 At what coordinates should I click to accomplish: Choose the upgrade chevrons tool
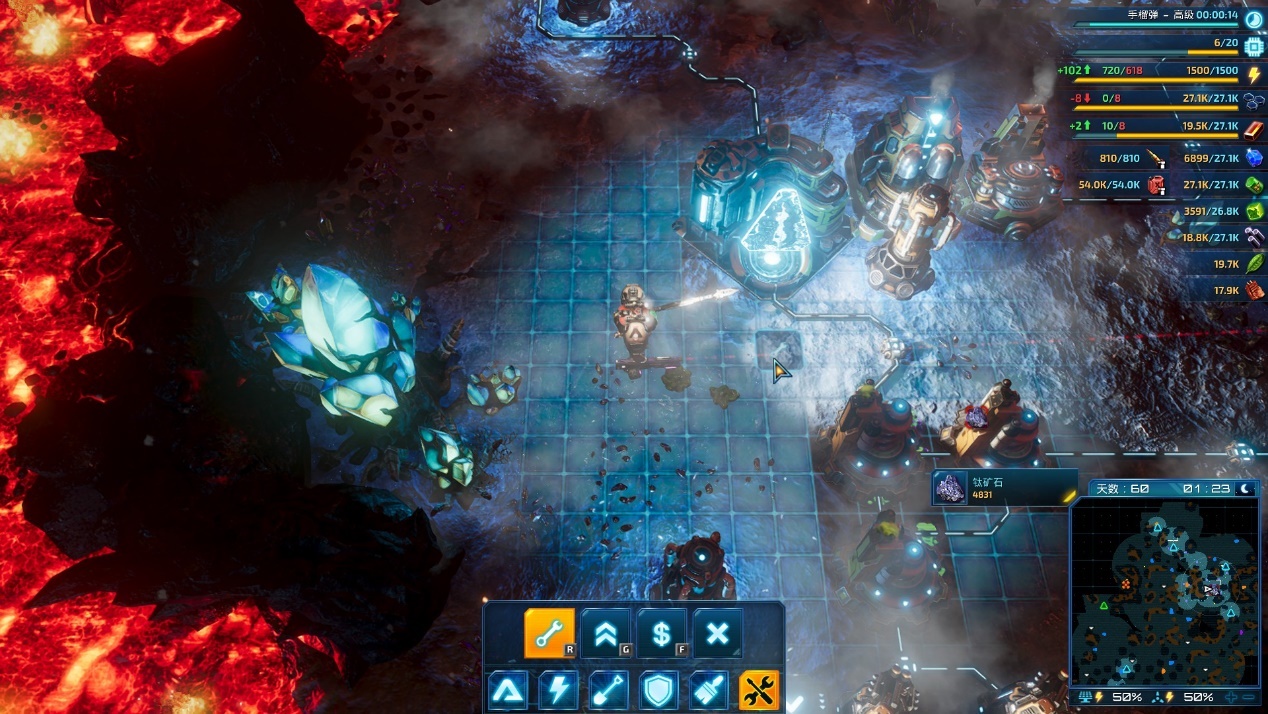[606, 633]
